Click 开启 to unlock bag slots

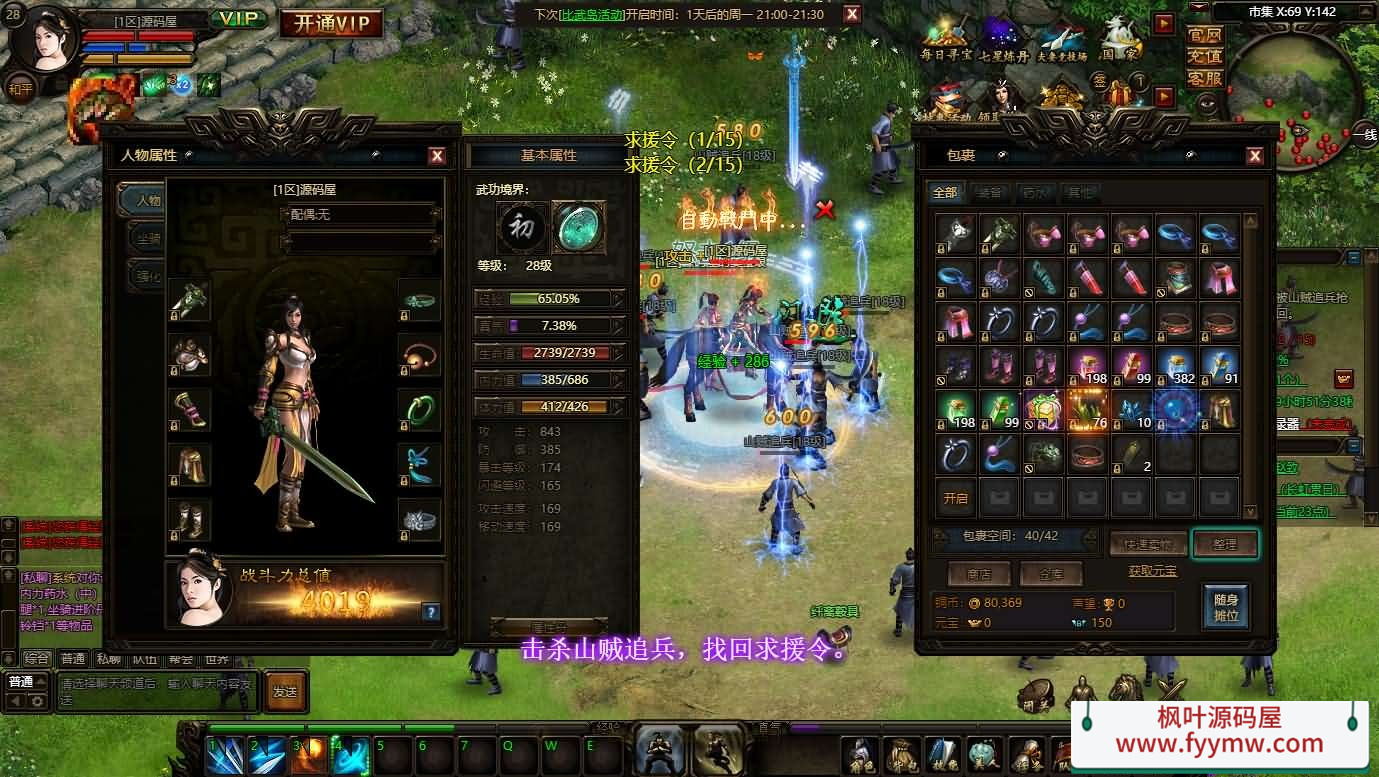point(956,498)
